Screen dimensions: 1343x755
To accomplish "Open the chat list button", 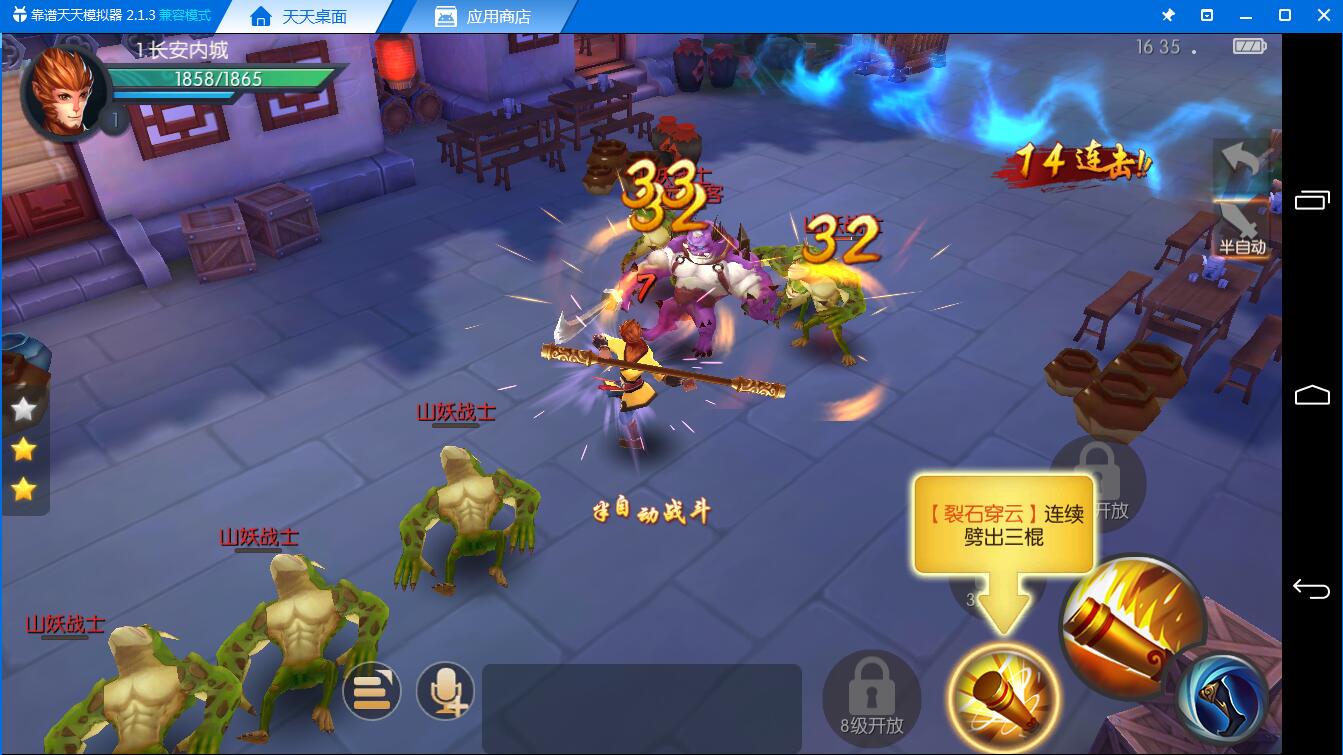I will (x=371, y=691).
